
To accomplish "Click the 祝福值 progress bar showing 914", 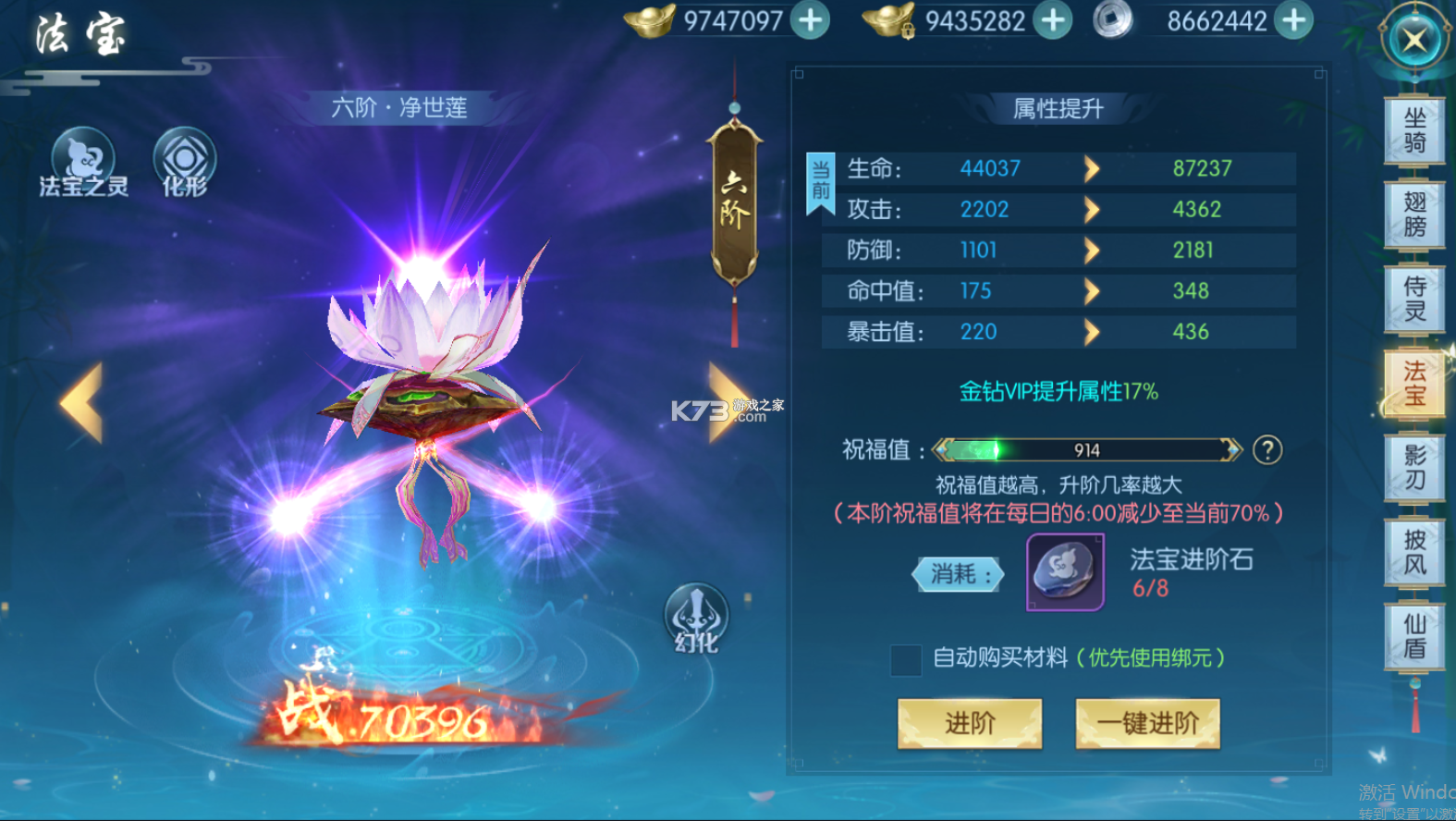I will pos(1086,450).
